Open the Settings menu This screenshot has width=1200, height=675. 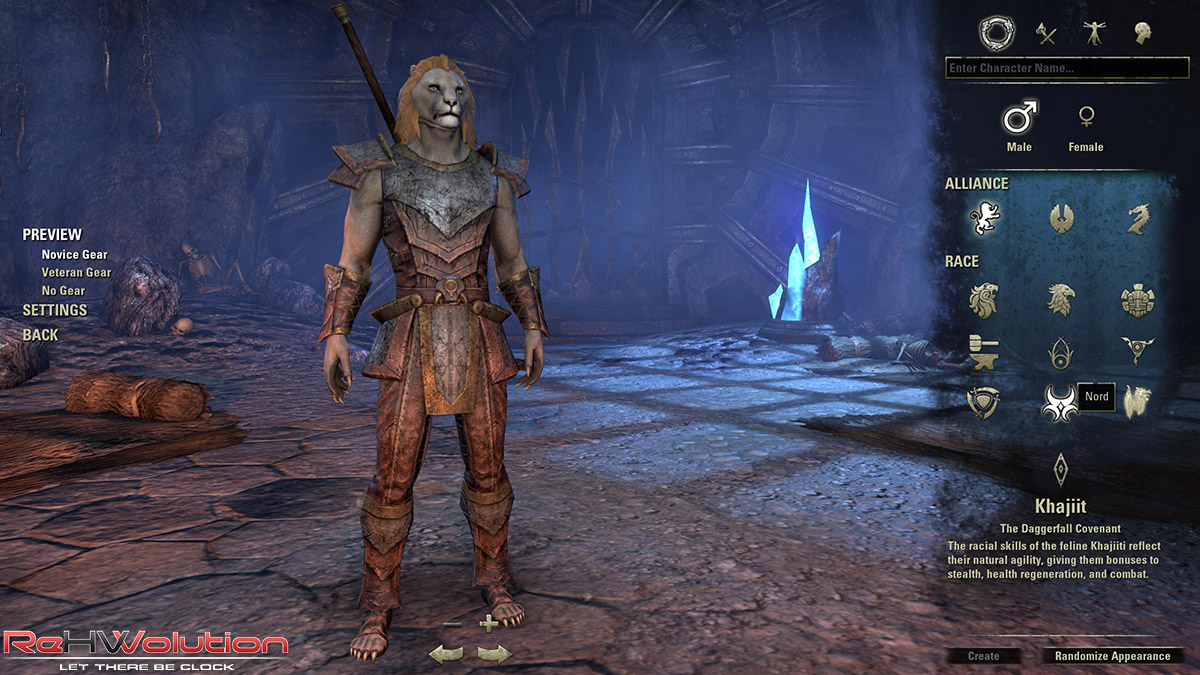(54, 310)
